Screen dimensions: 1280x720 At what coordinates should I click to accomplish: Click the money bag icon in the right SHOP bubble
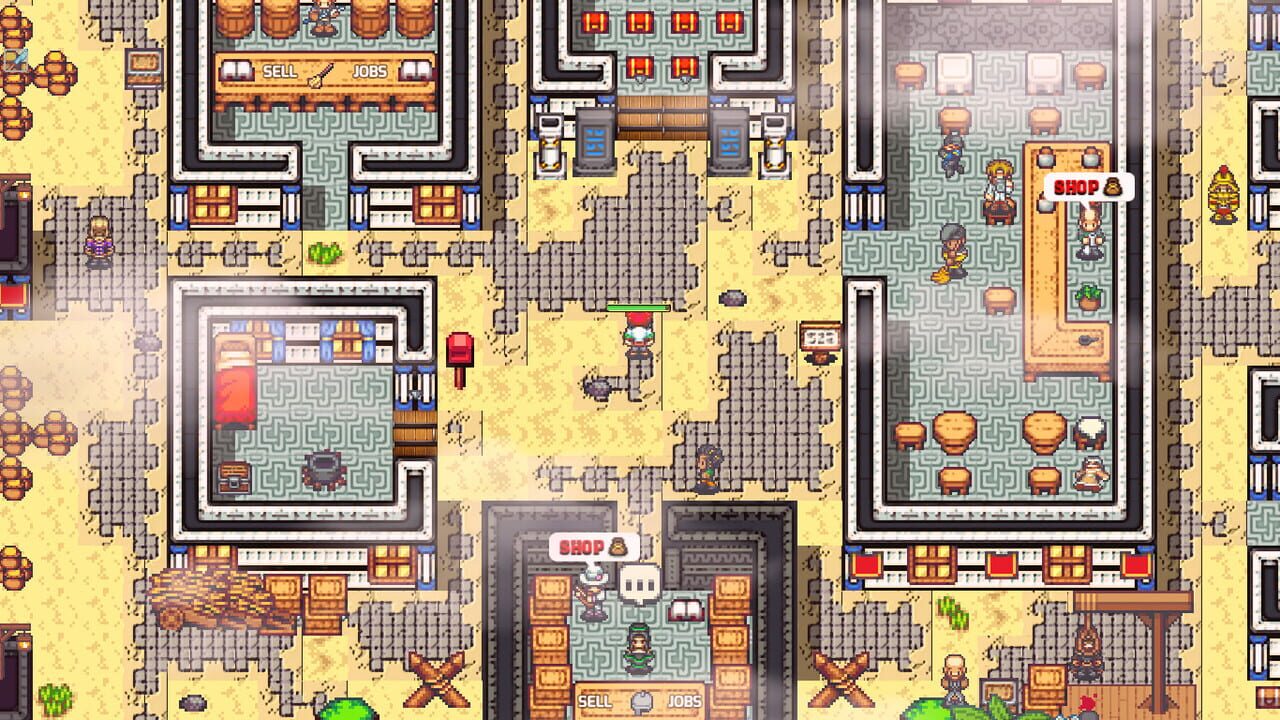click(1110, 186)
